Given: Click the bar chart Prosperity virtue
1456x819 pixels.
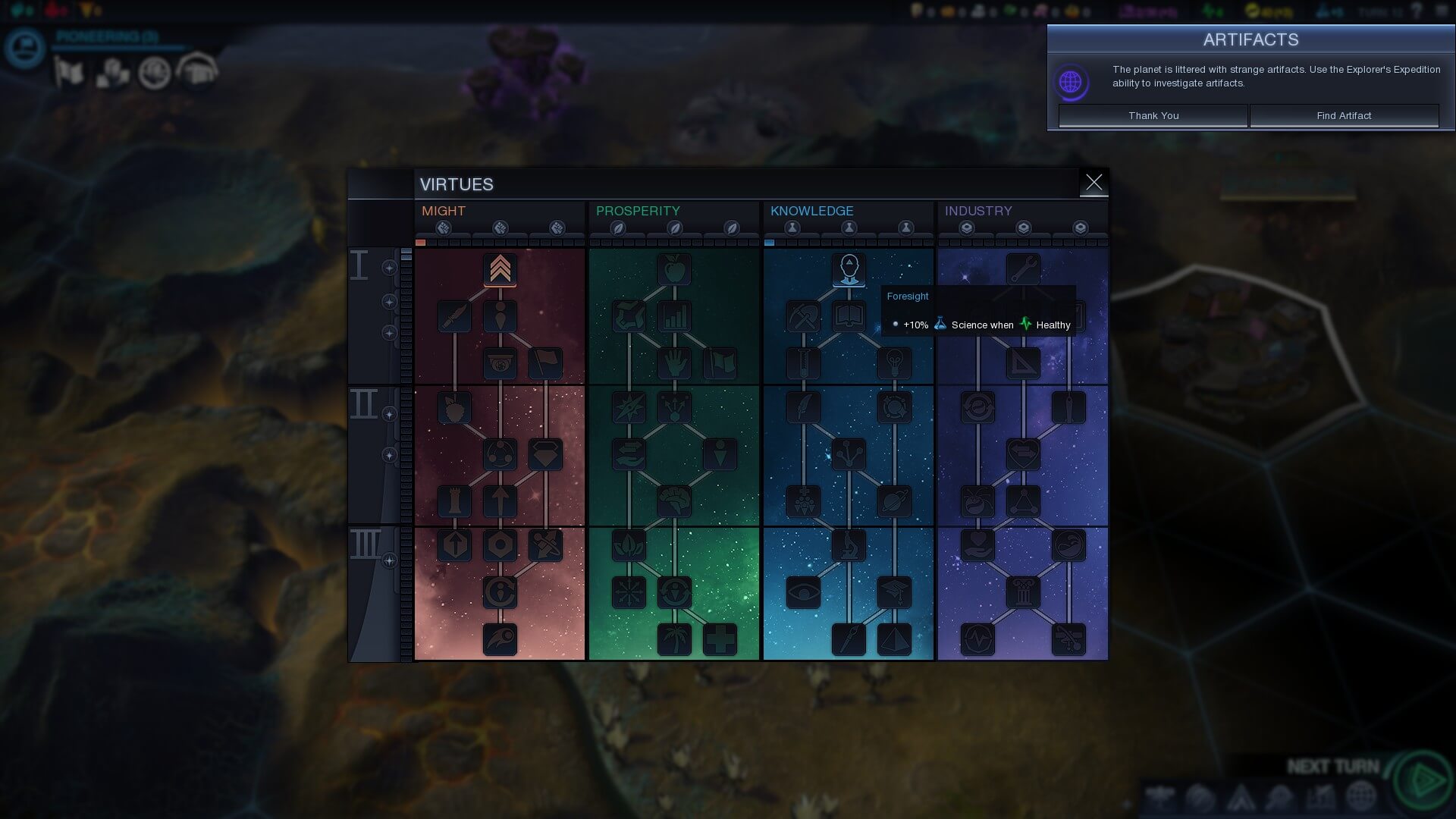Looking at the screenshot, I should [x=674, y=316].
